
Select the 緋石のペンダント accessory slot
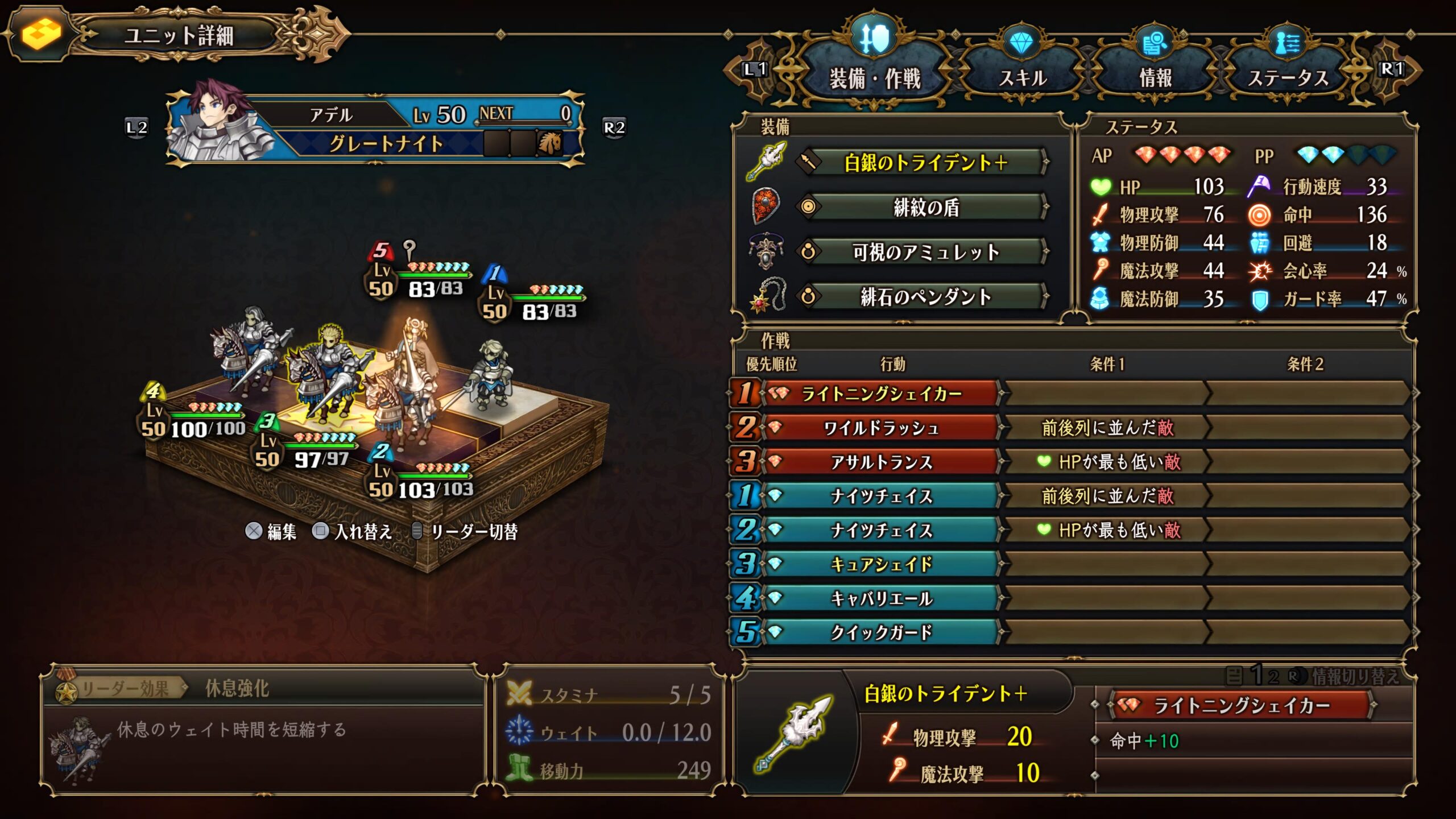coord(925,296)
